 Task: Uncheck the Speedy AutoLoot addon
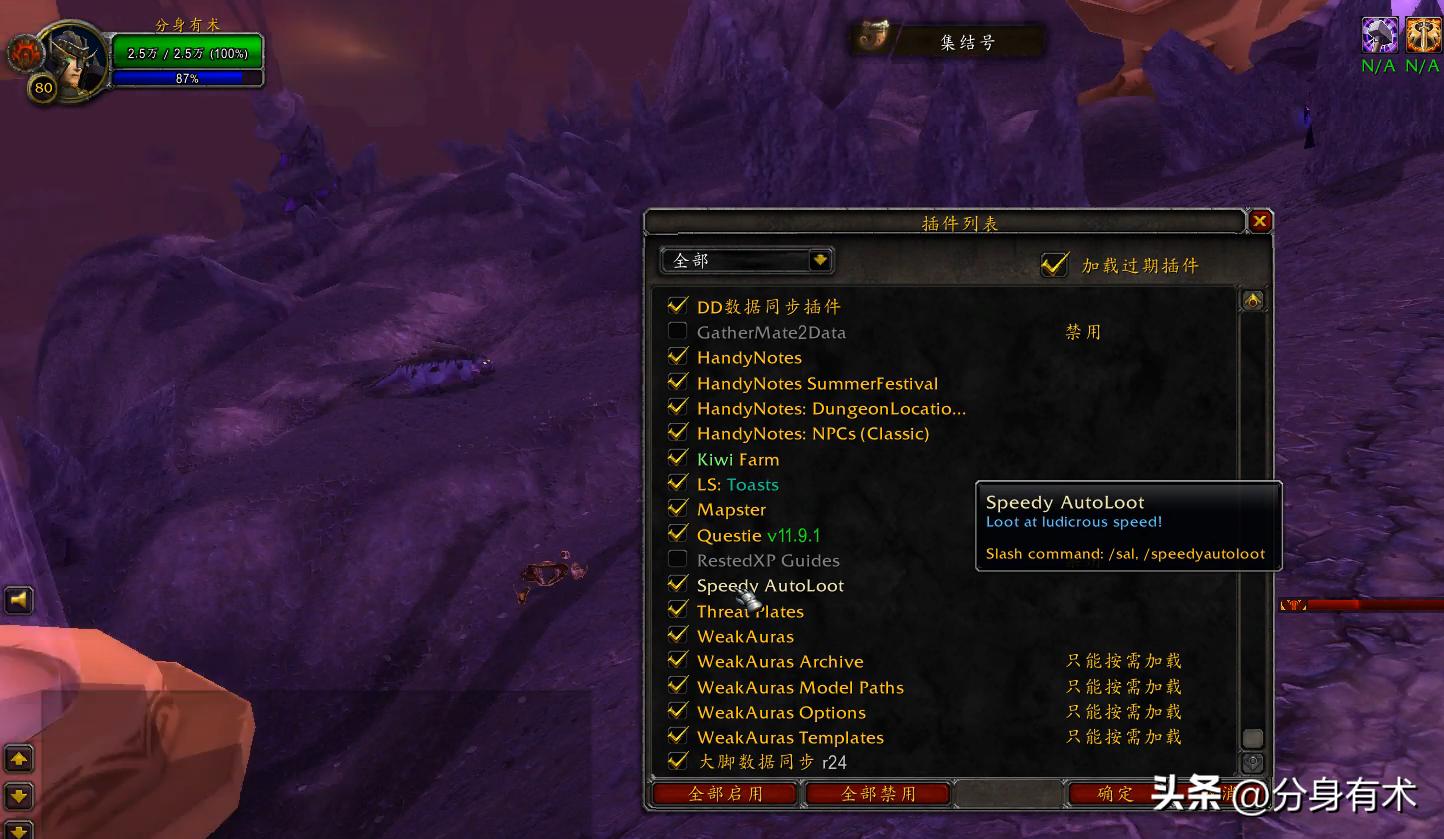[x=678, y=586]
